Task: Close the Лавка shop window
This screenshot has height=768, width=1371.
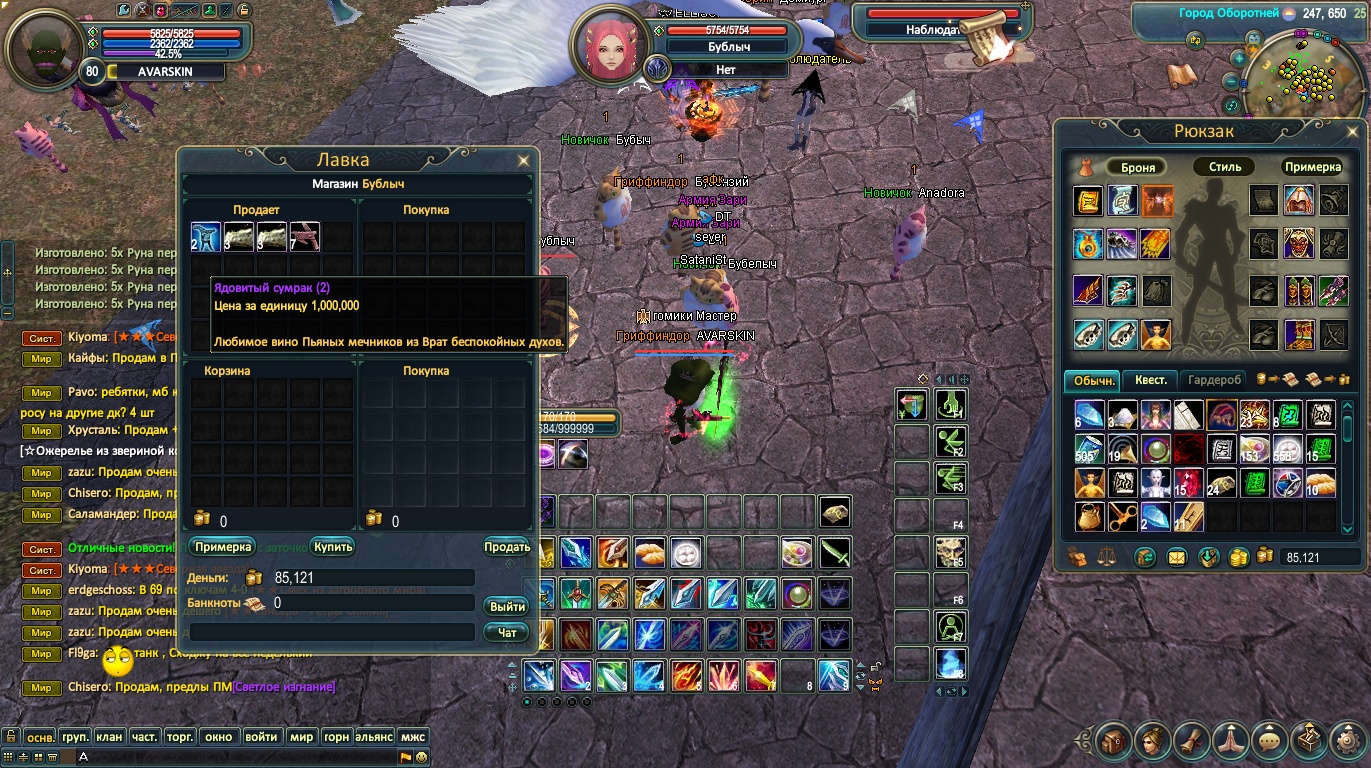Action: [x=523, y=160]
